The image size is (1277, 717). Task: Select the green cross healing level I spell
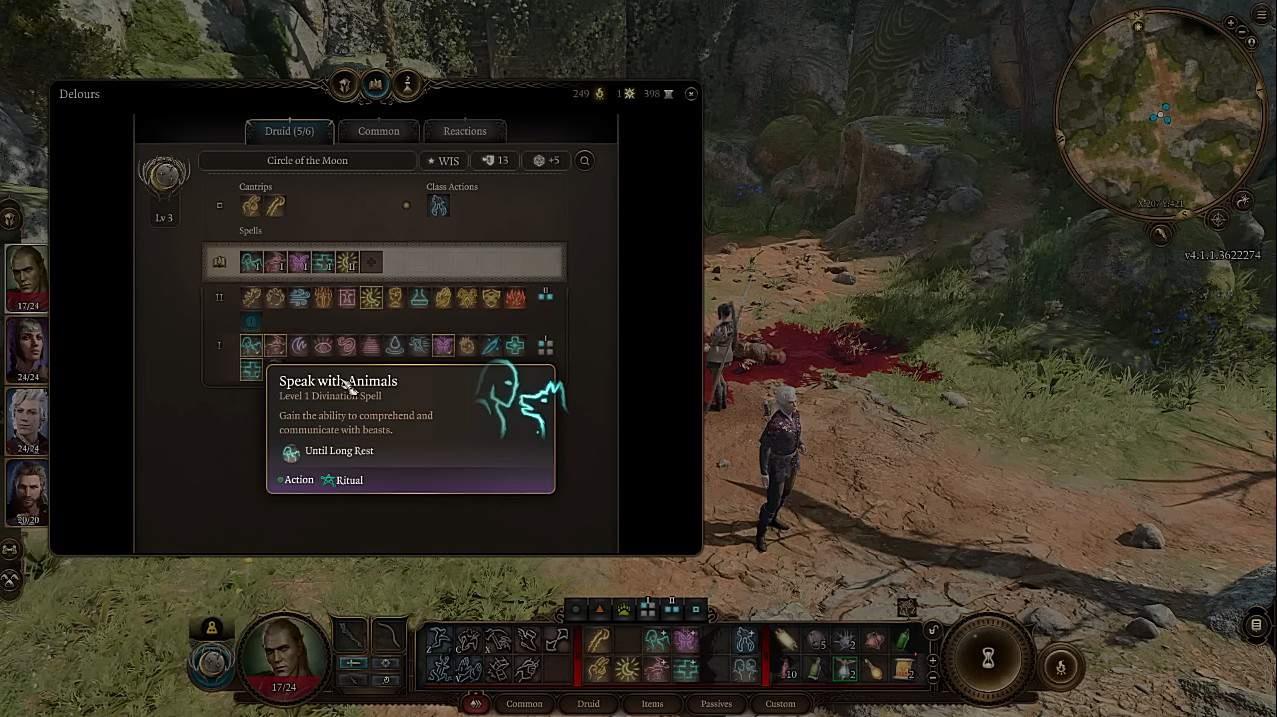[515, 346]
